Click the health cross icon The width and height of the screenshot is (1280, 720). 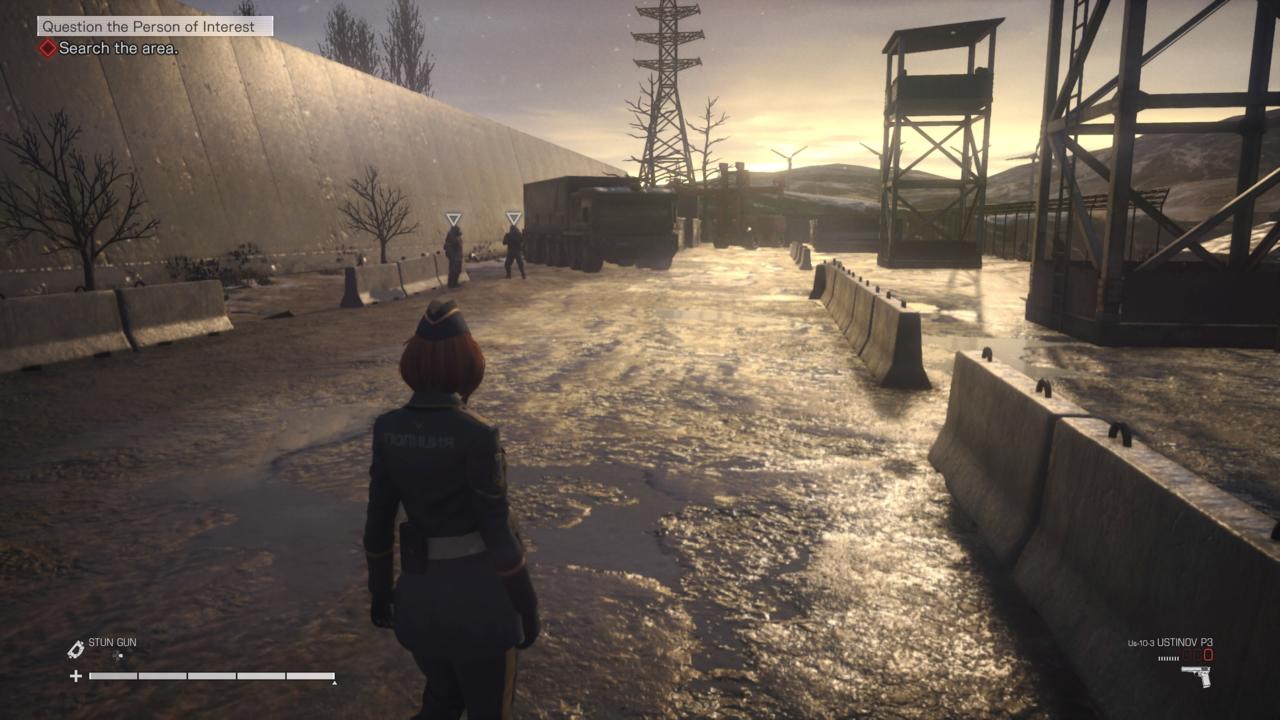click(x=76, y=676)
